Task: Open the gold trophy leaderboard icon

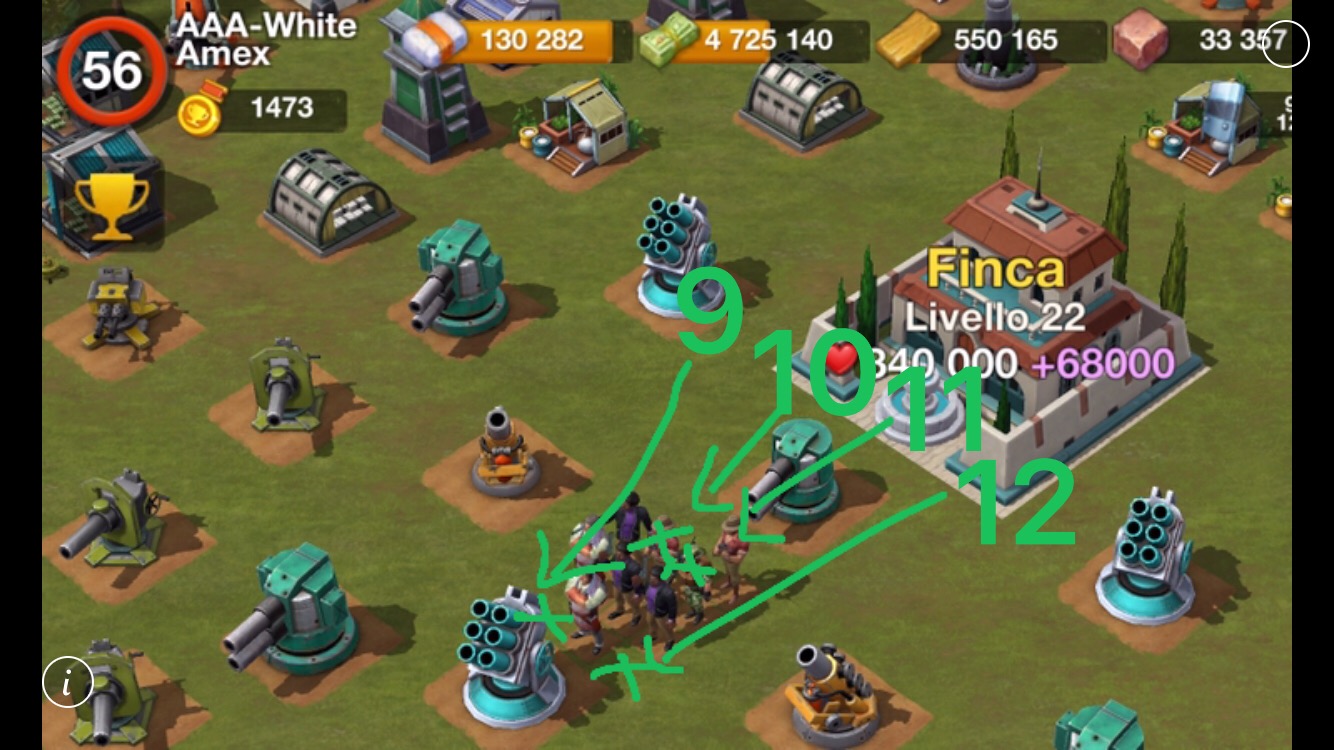Action: [x=111, y=207]
